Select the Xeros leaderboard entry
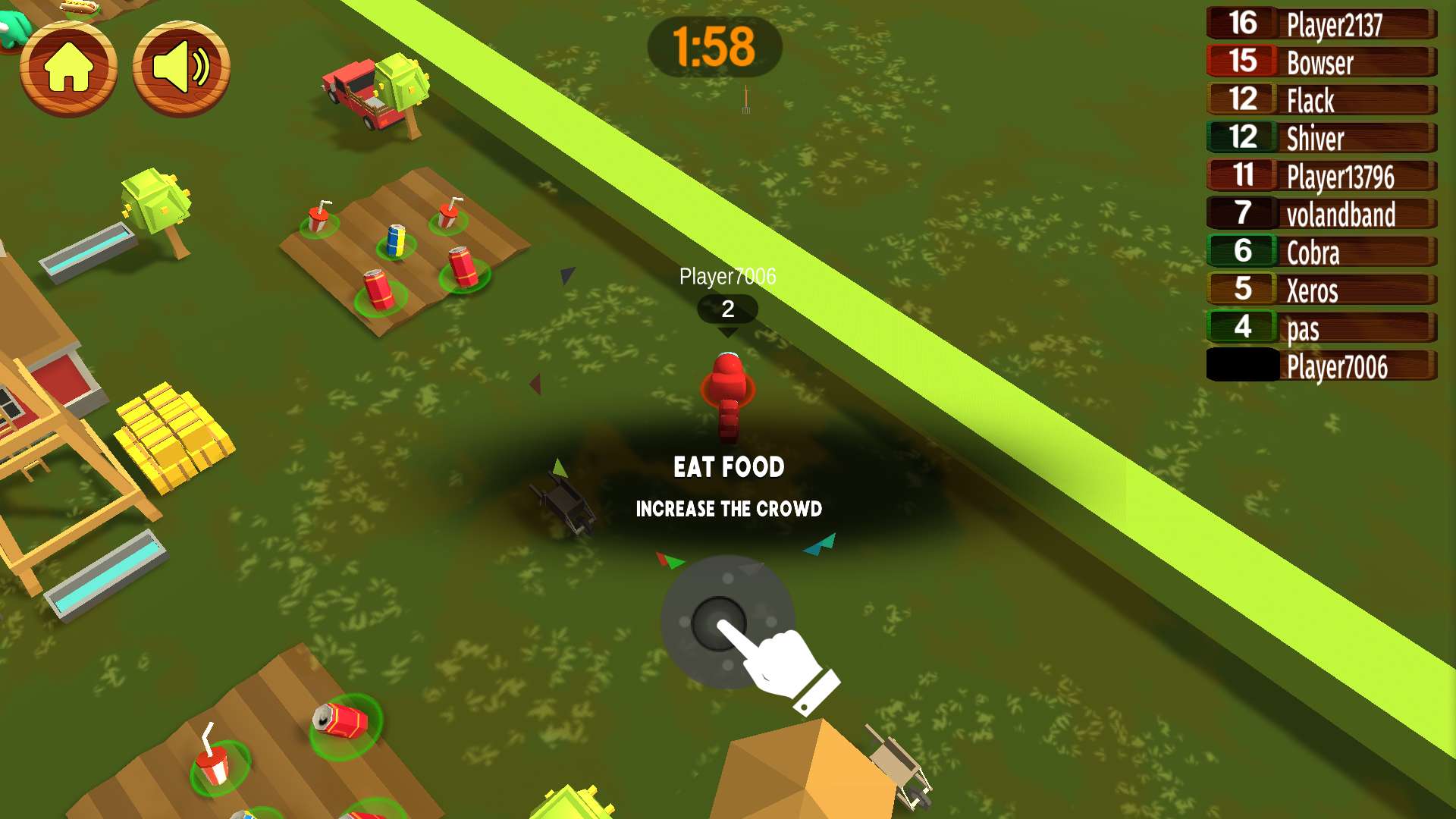Image resolution: width=1456 pixels, height=819 pixels. pos(1321,290)
